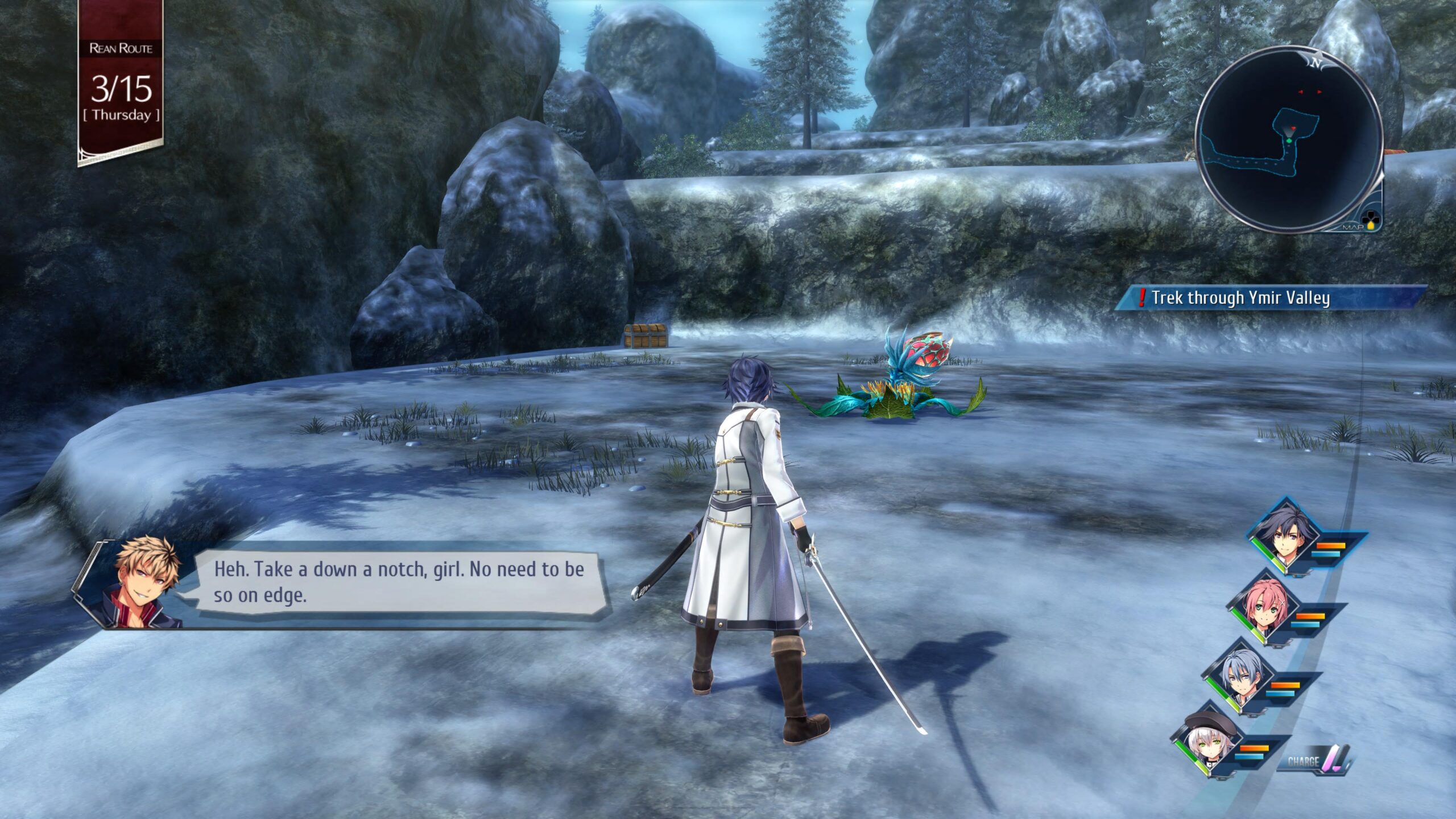The height and width of the screenshot is (819, 1456).
Task: Select the Trek through Ymir Valley objective
Action: click(1240, 298)
